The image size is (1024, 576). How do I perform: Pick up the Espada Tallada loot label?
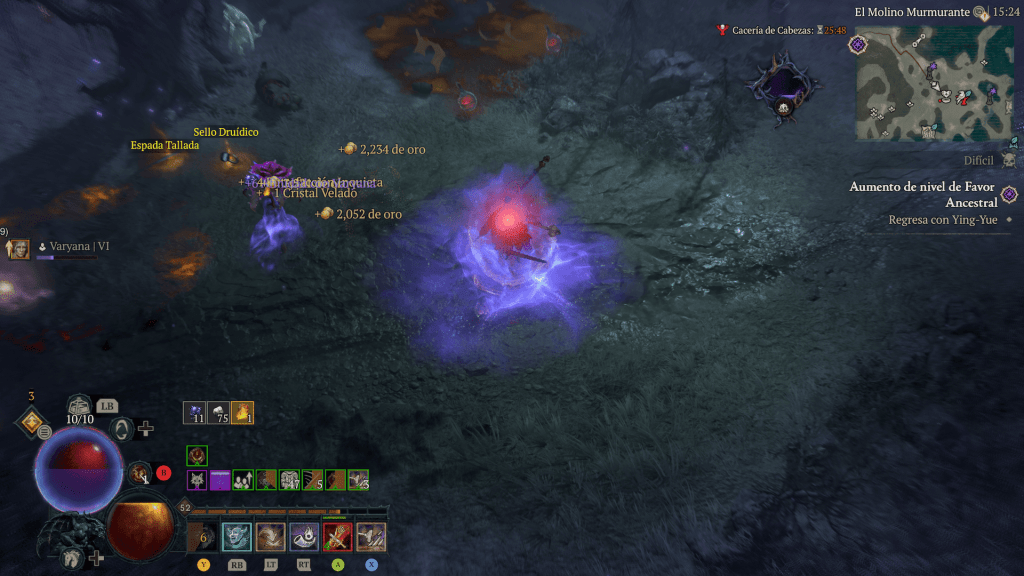pos(164,145)
